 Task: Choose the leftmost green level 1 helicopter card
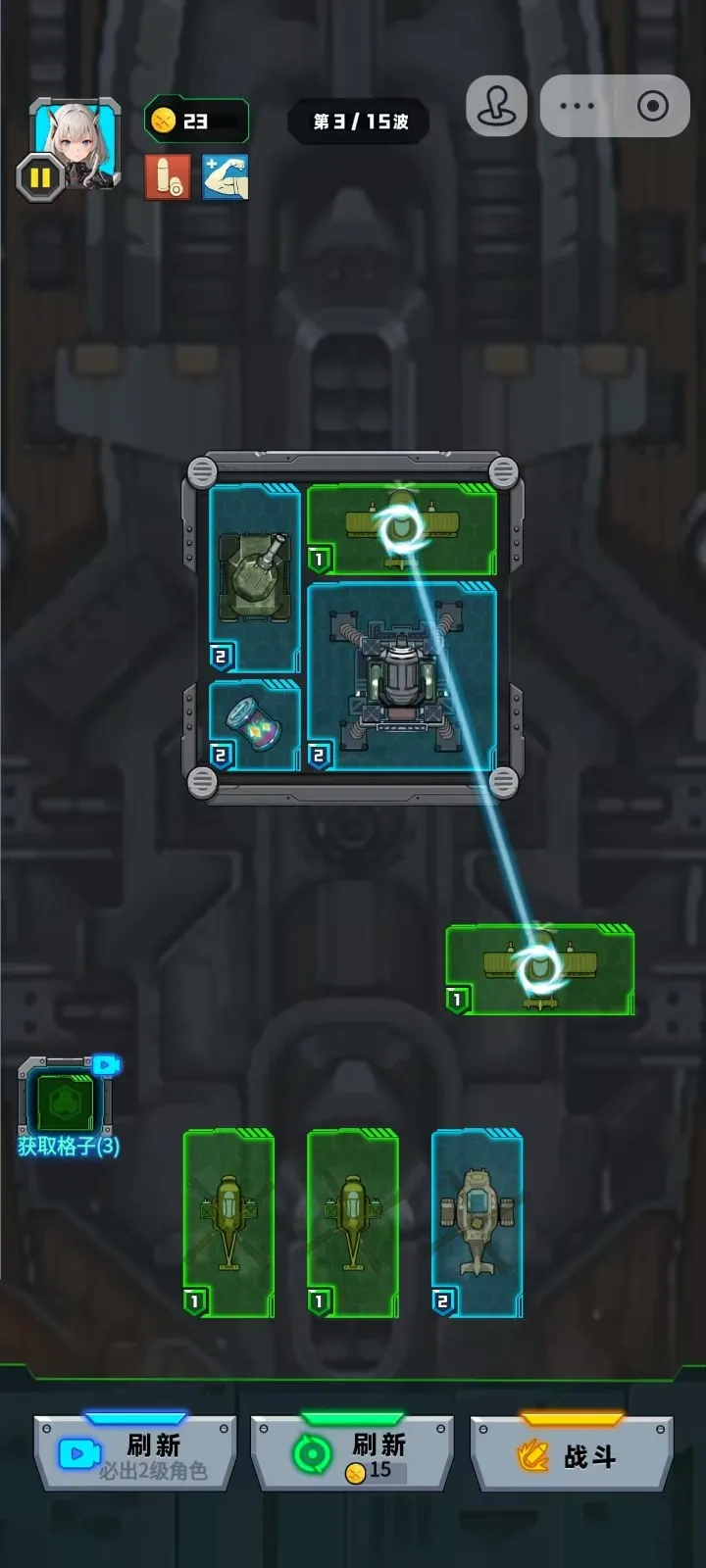click(228, 1222)
